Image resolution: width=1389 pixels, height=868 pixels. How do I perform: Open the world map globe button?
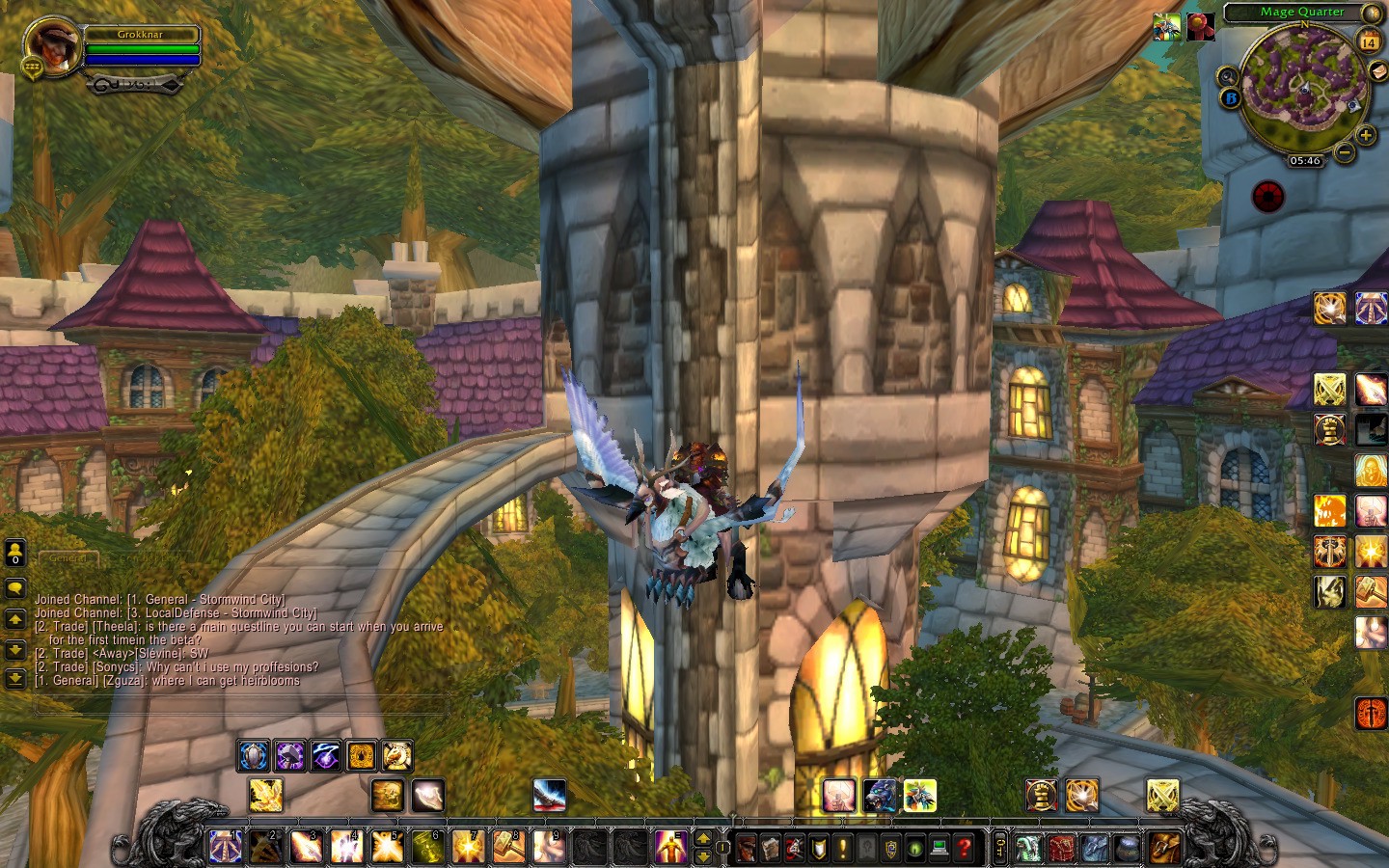pyautogui.click(x=1372, y=14)
